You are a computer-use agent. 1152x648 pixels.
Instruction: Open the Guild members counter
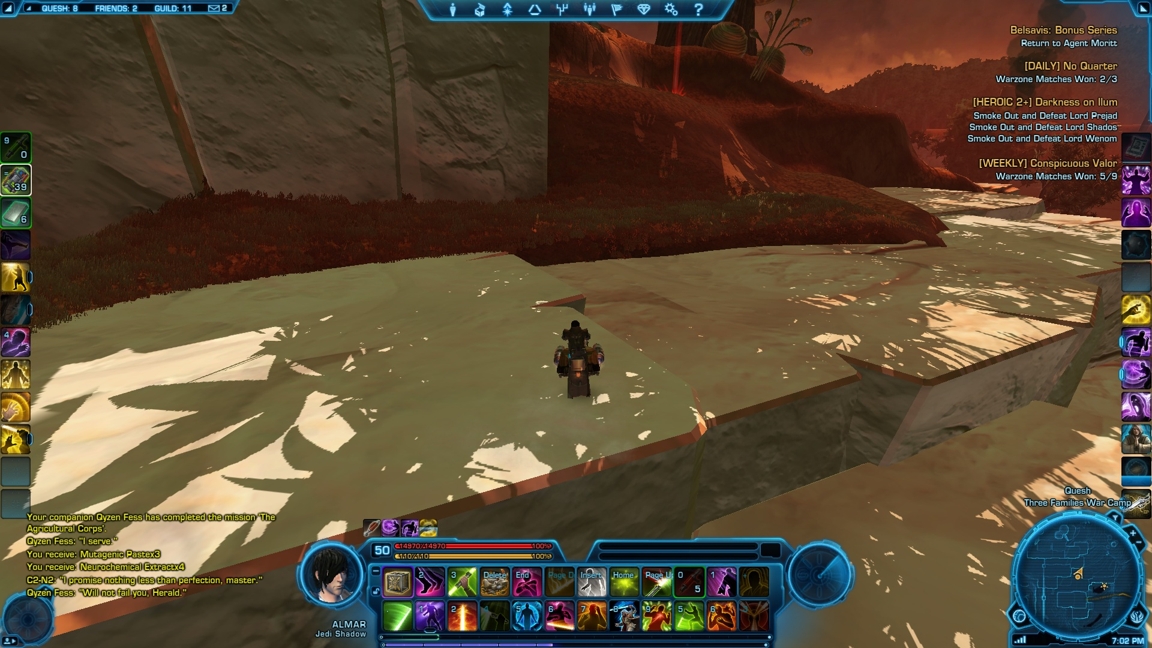tap(172, 8)
